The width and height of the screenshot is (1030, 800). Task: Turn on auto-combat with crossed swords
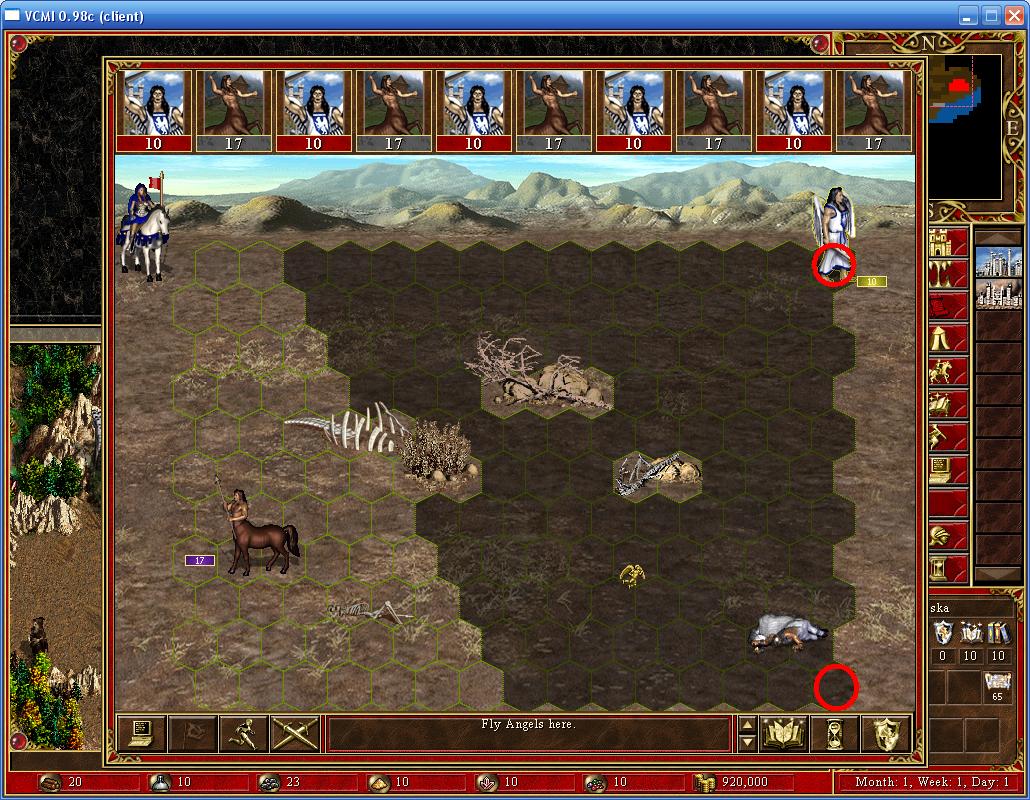point(294,733)
